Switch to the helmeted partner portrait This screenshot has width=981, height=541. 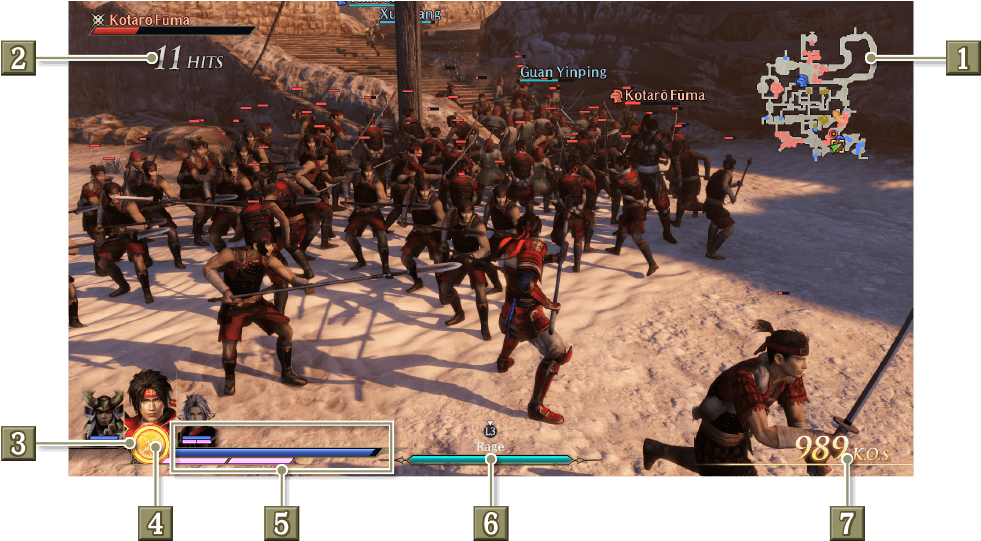103,413
